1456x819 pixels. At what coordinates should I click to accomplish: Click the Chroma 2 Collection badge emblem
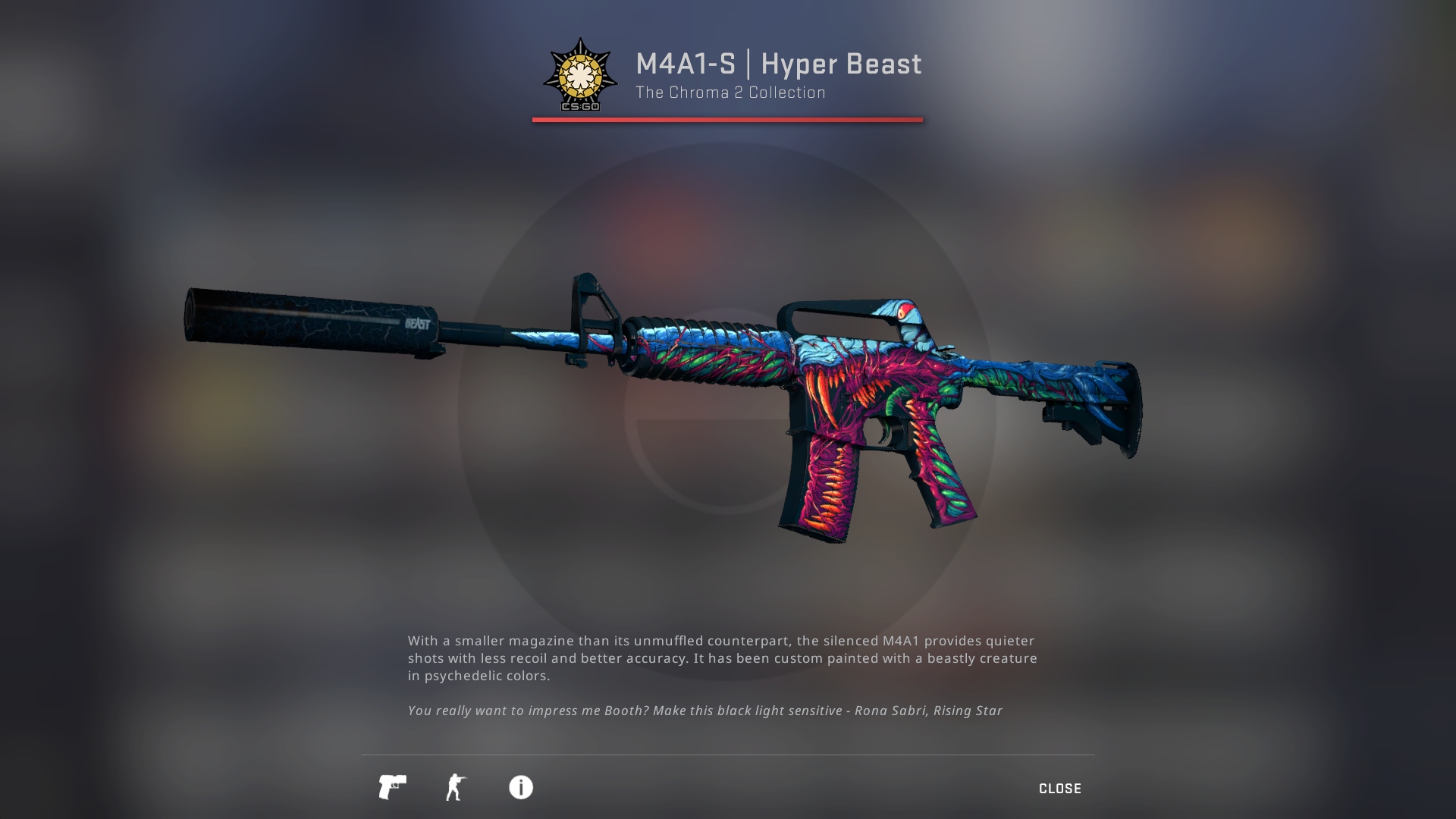581,78
